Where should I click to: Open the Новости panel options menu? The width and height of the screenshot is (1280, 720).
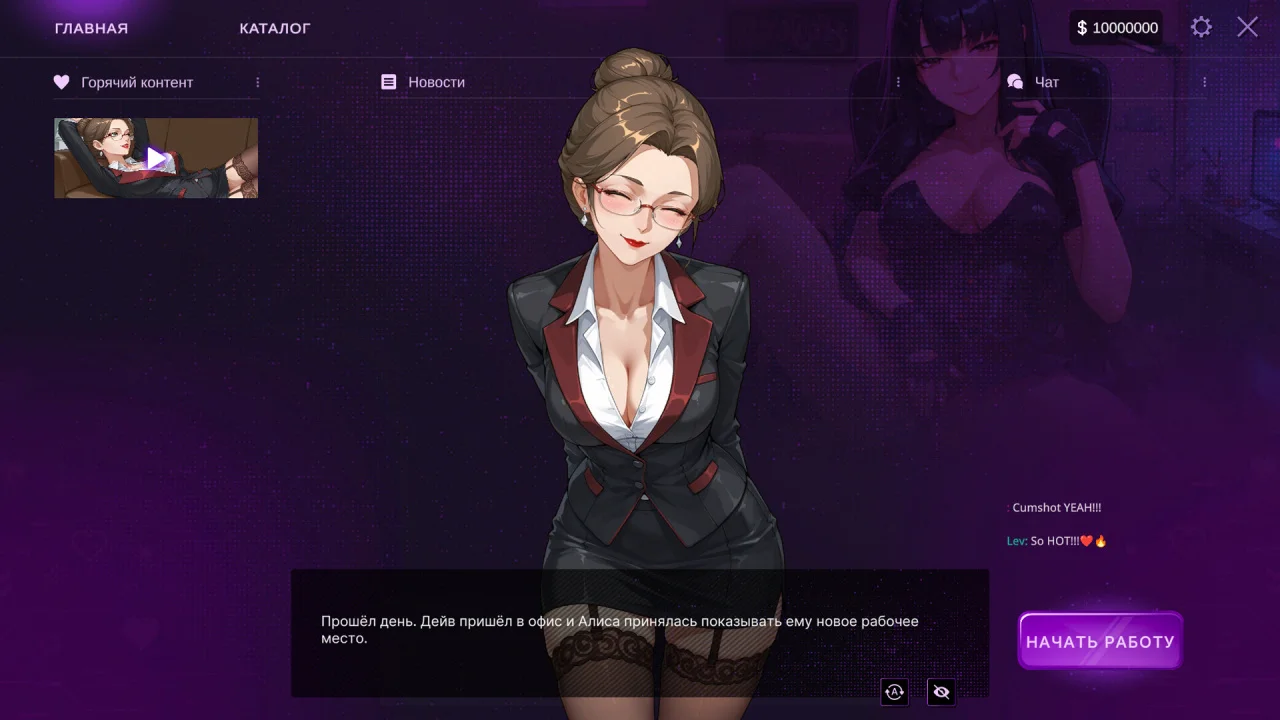(x=898, y=82)
